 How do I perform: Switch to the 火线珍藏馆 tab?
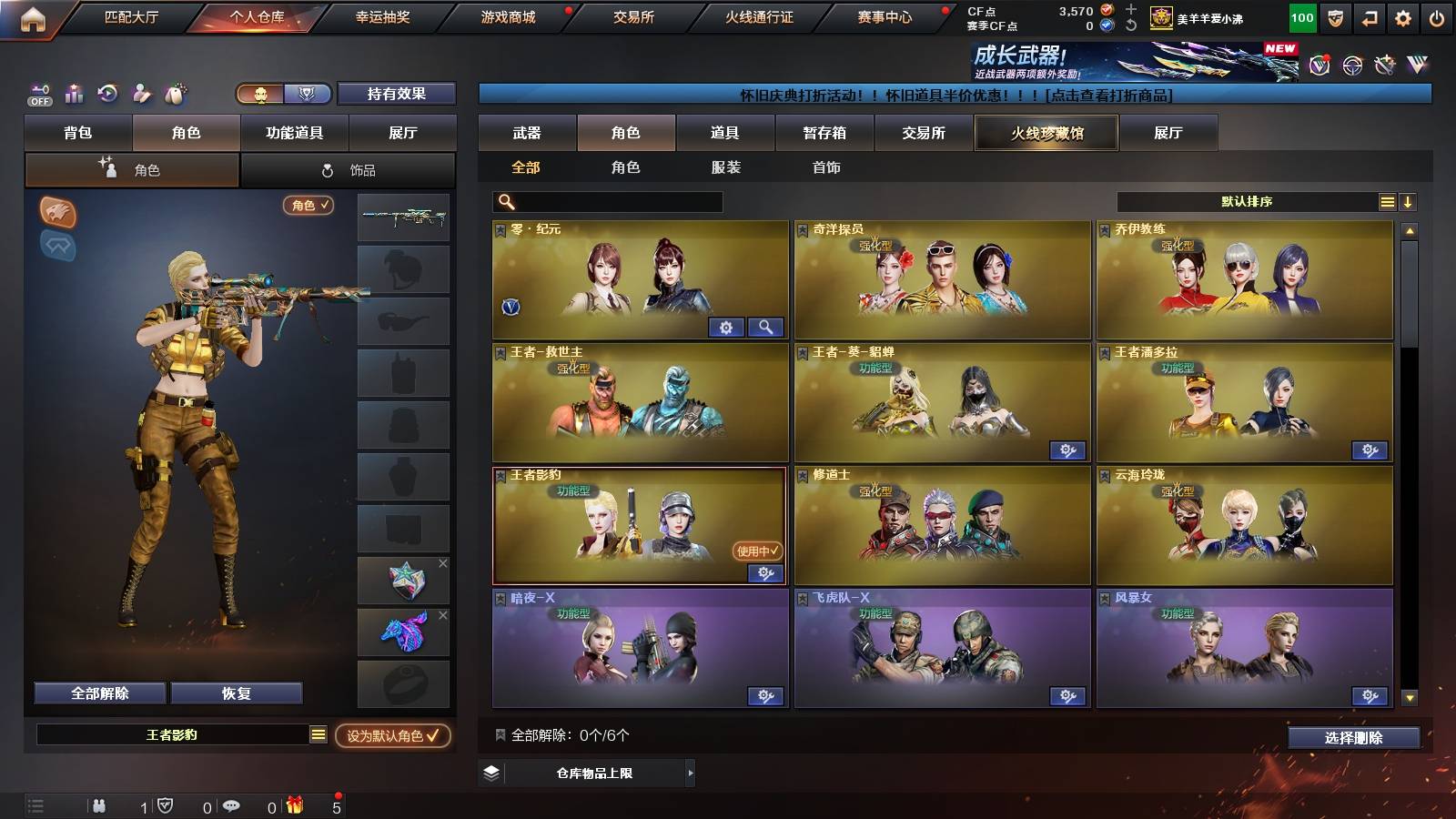1045,133
